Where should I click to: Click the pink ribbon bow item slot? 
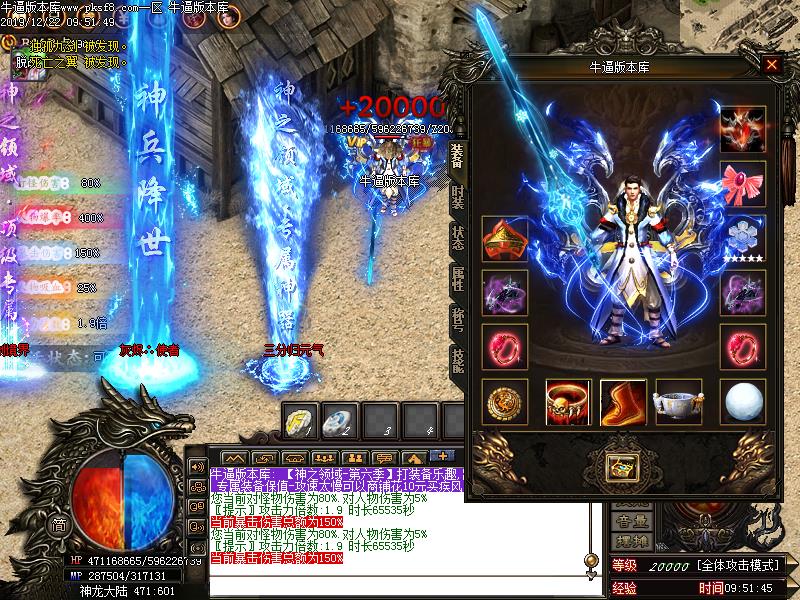743,184
